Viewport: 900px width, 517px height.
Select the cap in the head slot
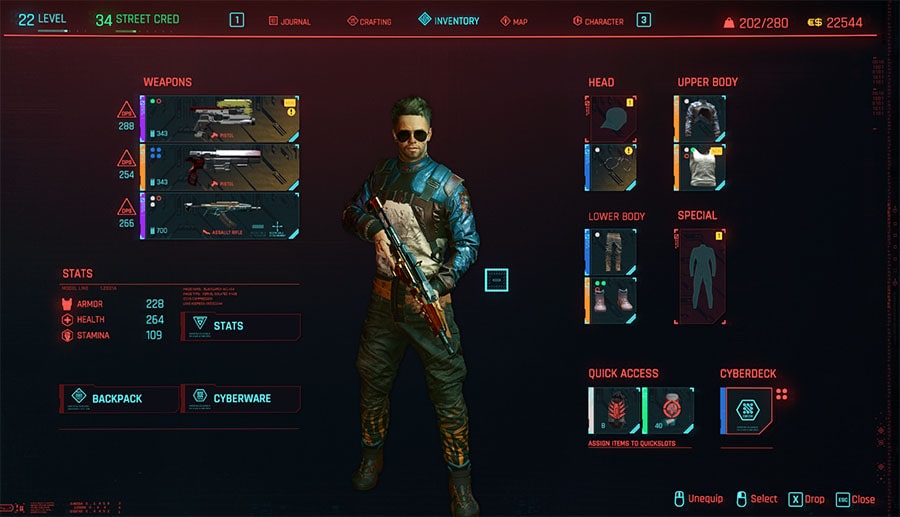(611, 118)
